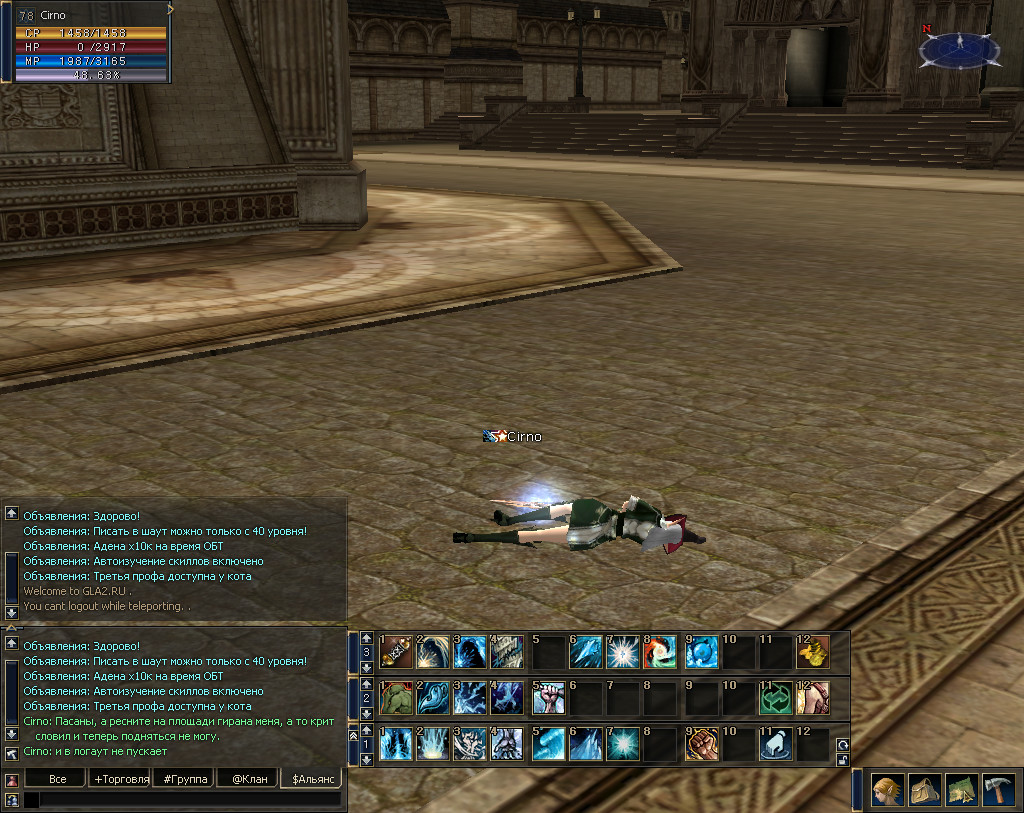
Task: Click the compass radar minimap
Action: (958, 47)
